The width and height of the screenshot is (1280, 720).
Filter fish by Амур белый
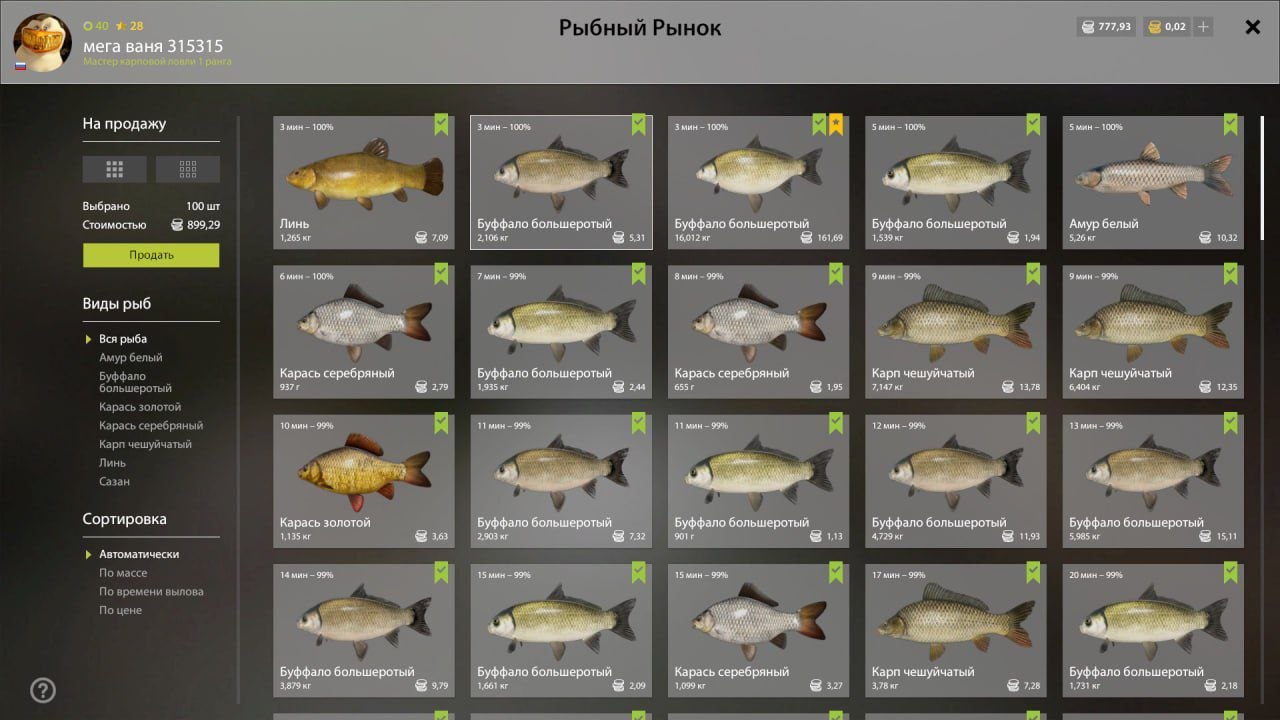[130, 358]
